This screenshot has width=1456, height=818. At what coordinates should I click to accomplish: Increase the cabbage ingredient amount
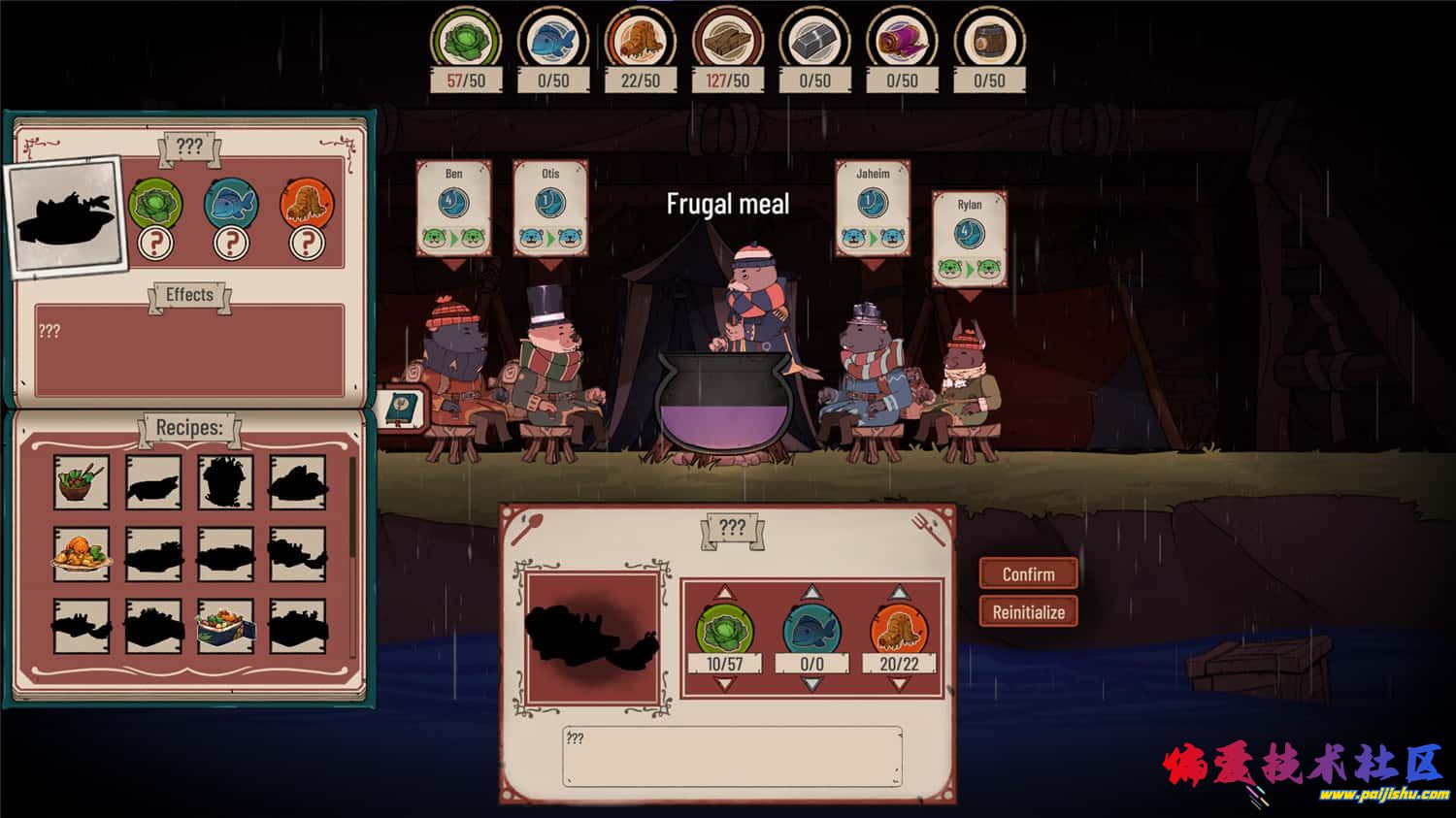[x=724, y=593]
